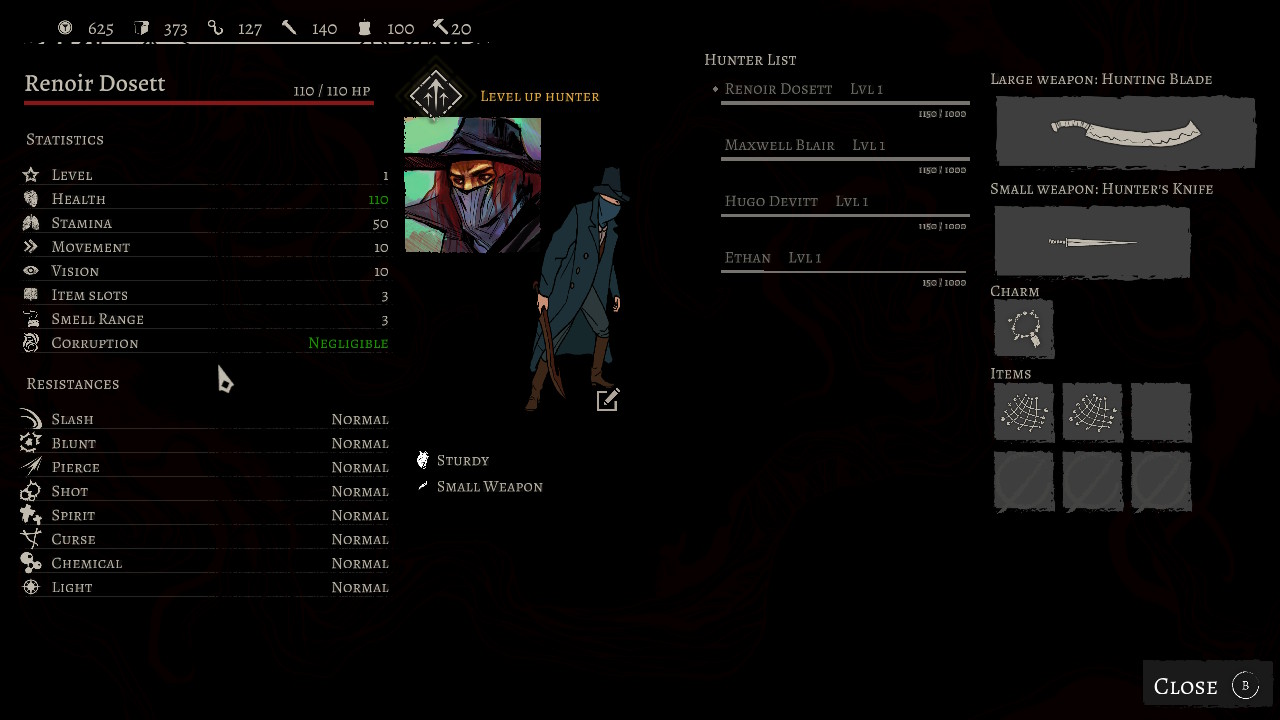Image resolution: width=1280 pixels, height=720 pixels.
Task: Click the edit portrait pencil icon
Action: 607,399
